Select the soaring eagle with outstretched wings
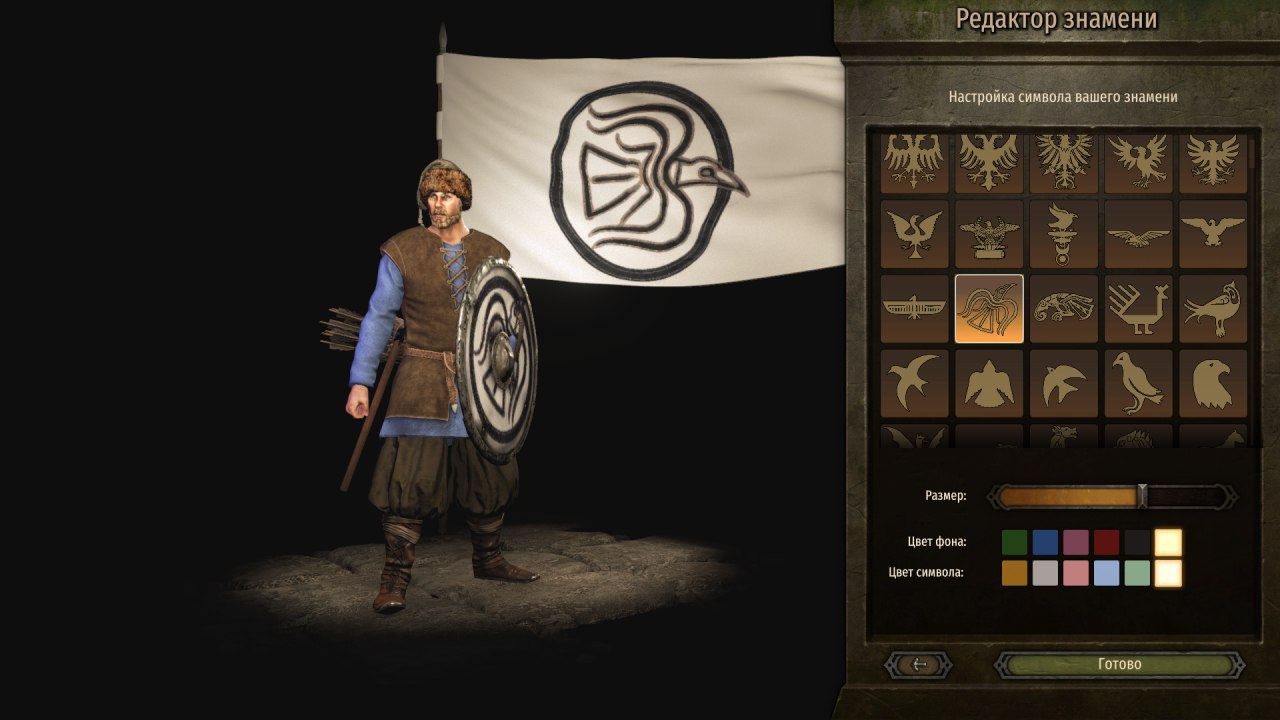Screen dimensions: 1280x720 coord(1137,232)
